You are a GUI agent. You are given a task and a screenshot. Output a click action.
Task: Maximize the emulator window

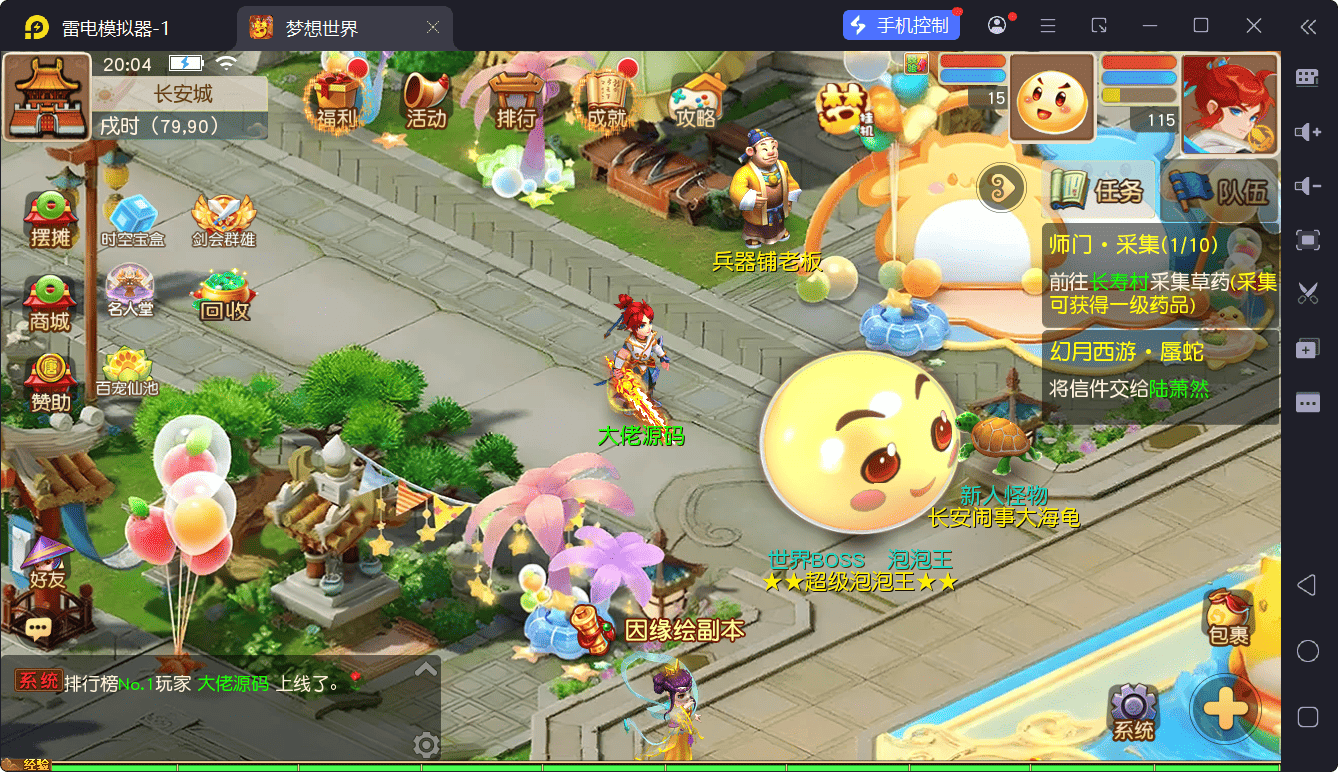1201,26
